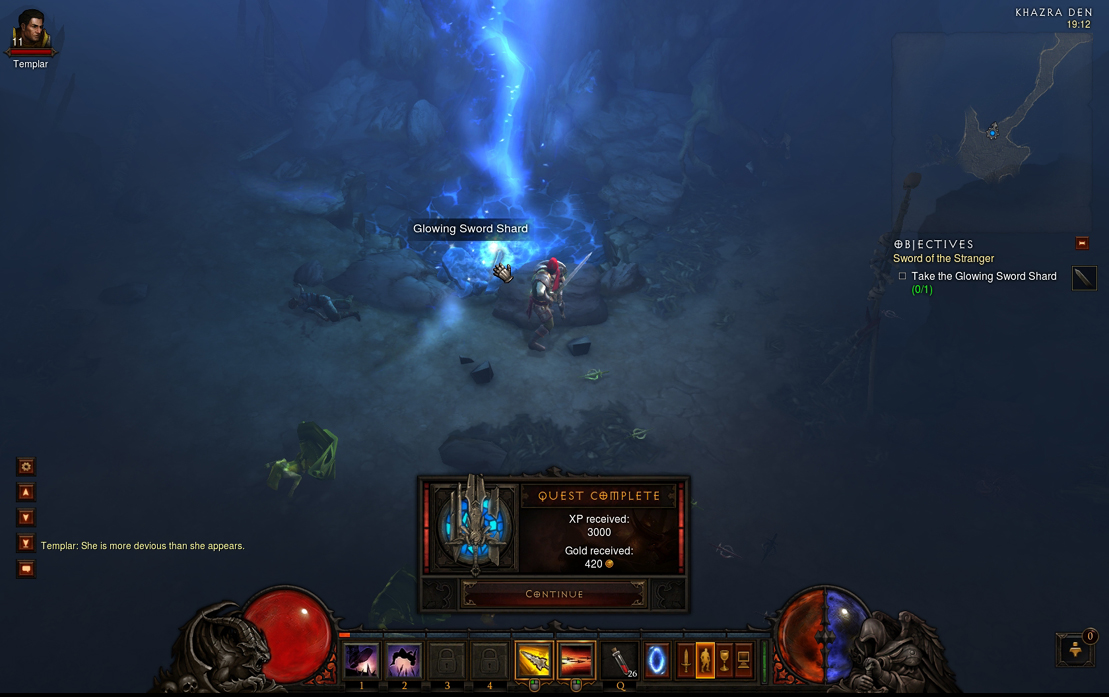The height and width of the screenshot is (697, 1109).
Task: Jump to bottom of chat log
Action: click(x=26, y=543)
